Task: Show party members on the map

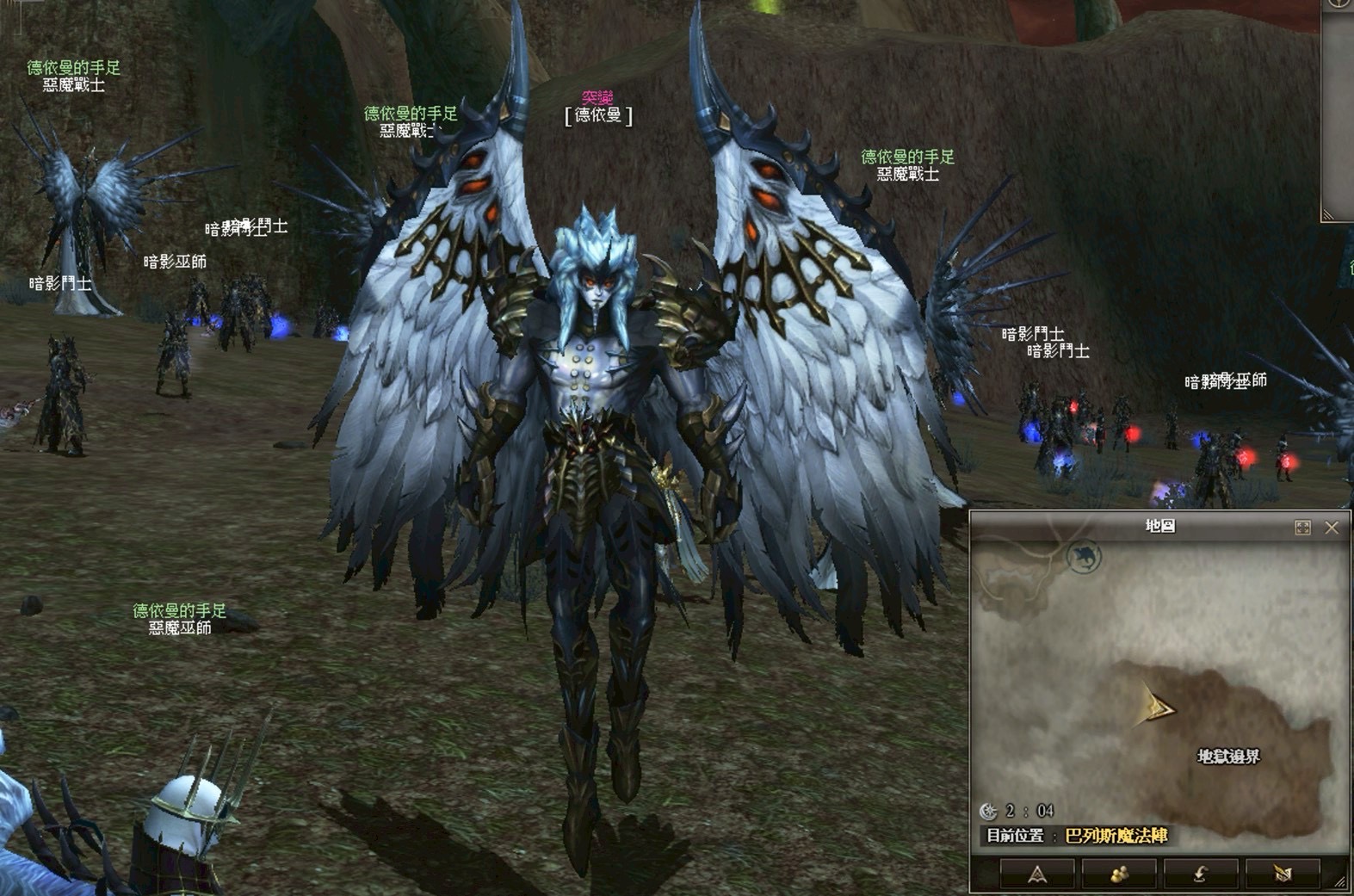Action: [x=1118, y=874]
